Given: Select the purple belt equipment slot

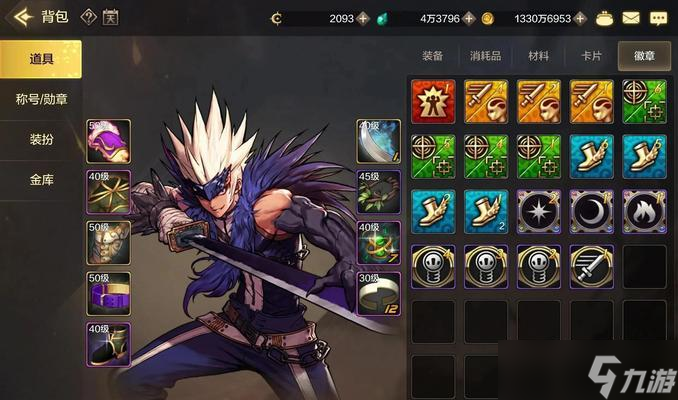Looking at the screenshot, I should [108, 294].
